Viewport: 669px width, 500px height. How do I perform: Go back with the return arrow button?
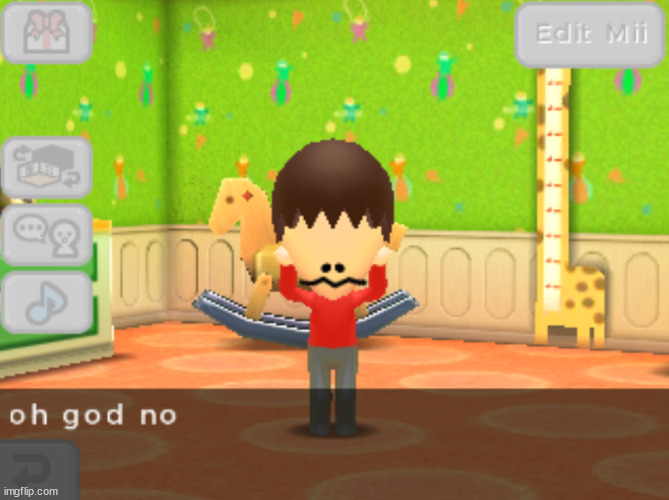38,471
